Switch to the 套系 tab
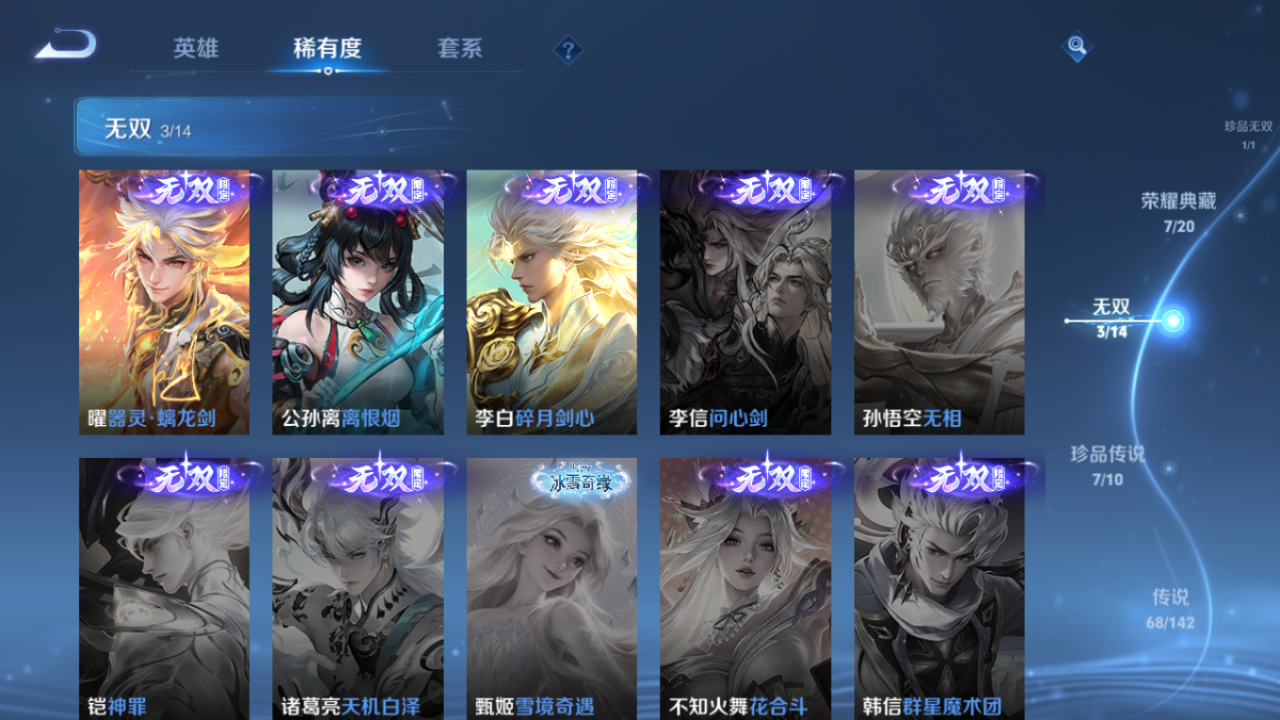 [457, 48]
